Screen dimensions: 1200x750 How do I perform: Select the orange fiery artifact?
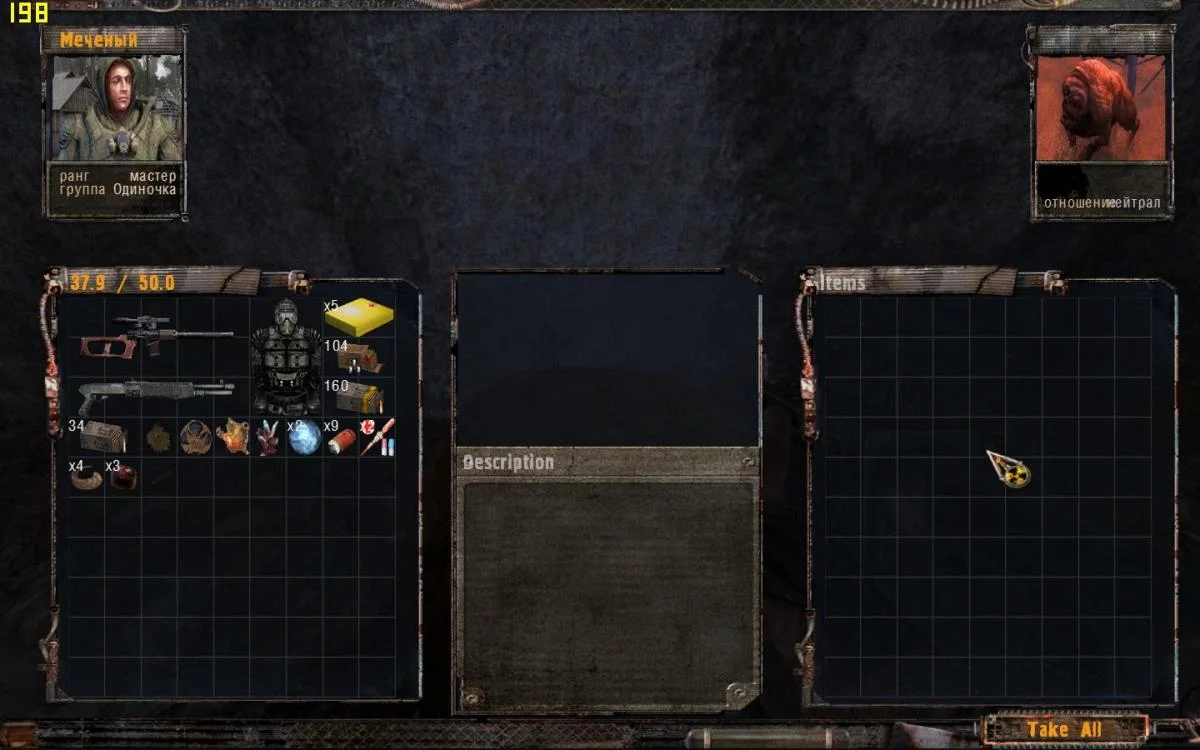232,437
